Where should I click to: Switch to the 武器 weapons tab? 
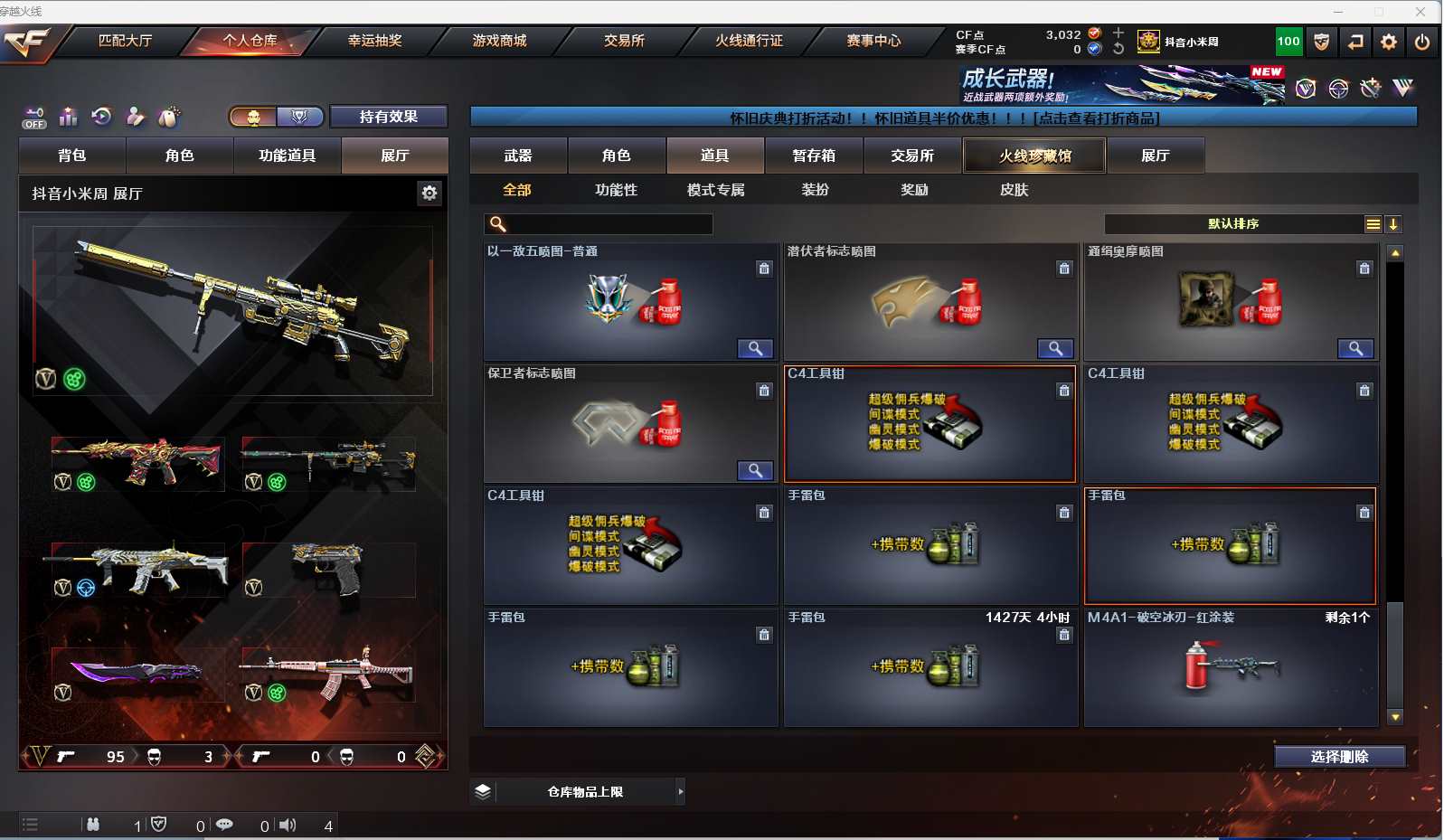(518, 156)
